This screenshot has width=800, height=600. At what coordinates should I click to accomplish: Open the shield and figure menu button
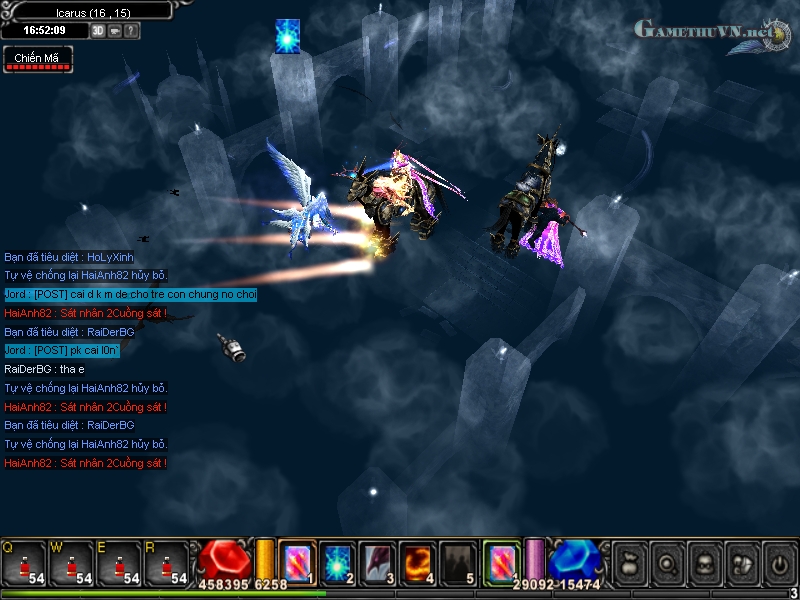tap(741, 561)
